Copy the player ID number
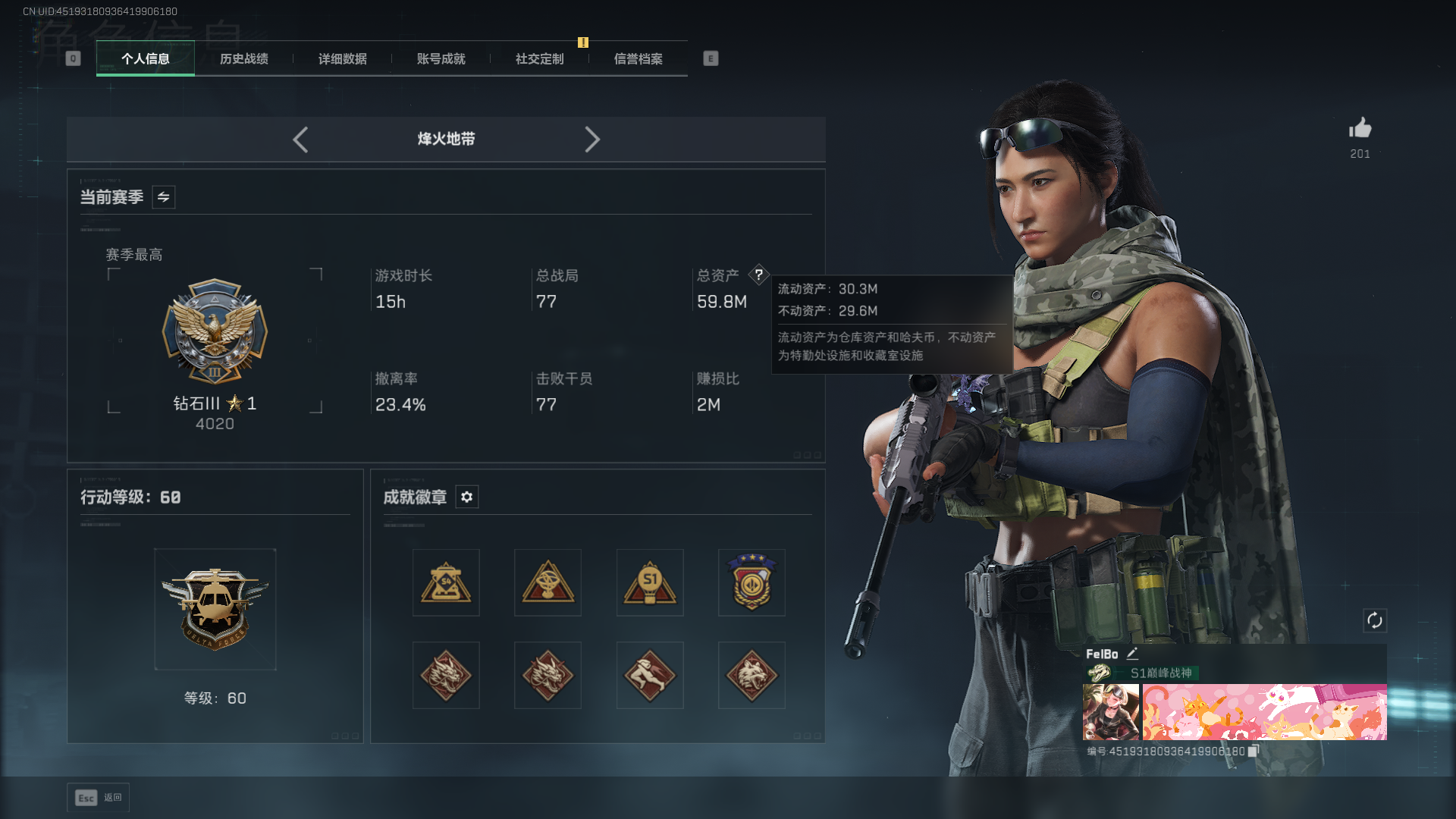 coord(1254,751)
